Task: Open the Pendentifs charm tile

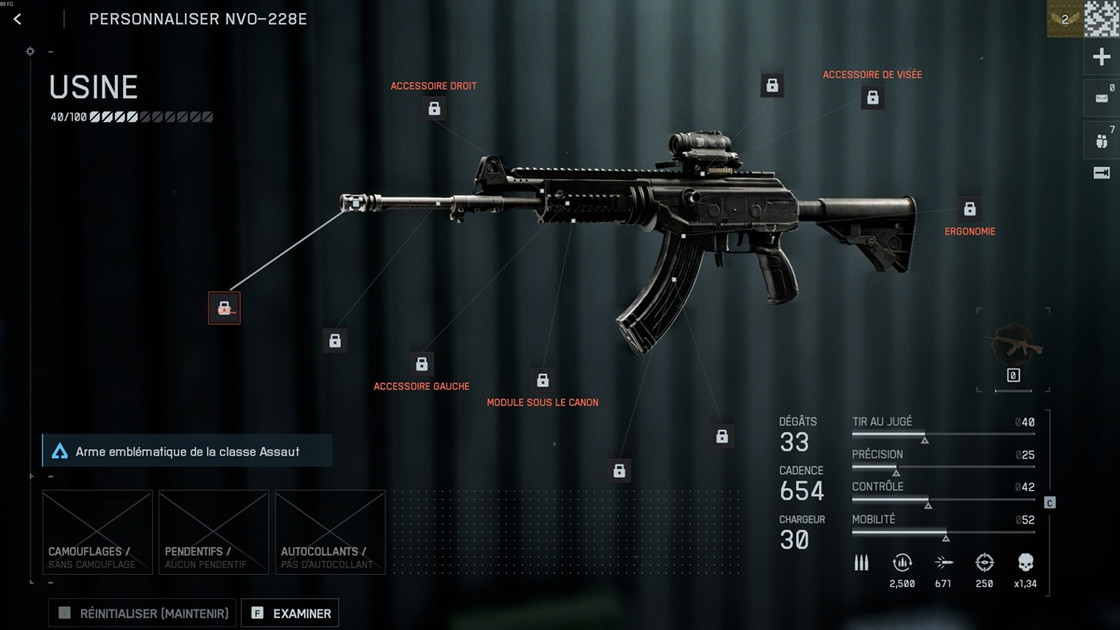Action: coord(213,532)
